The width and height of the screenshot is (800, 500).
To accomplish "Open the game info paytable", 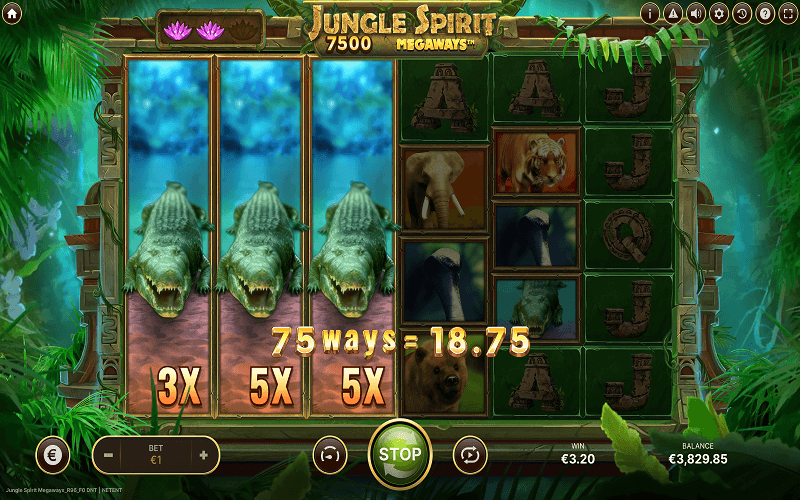I will coord(650,13).
